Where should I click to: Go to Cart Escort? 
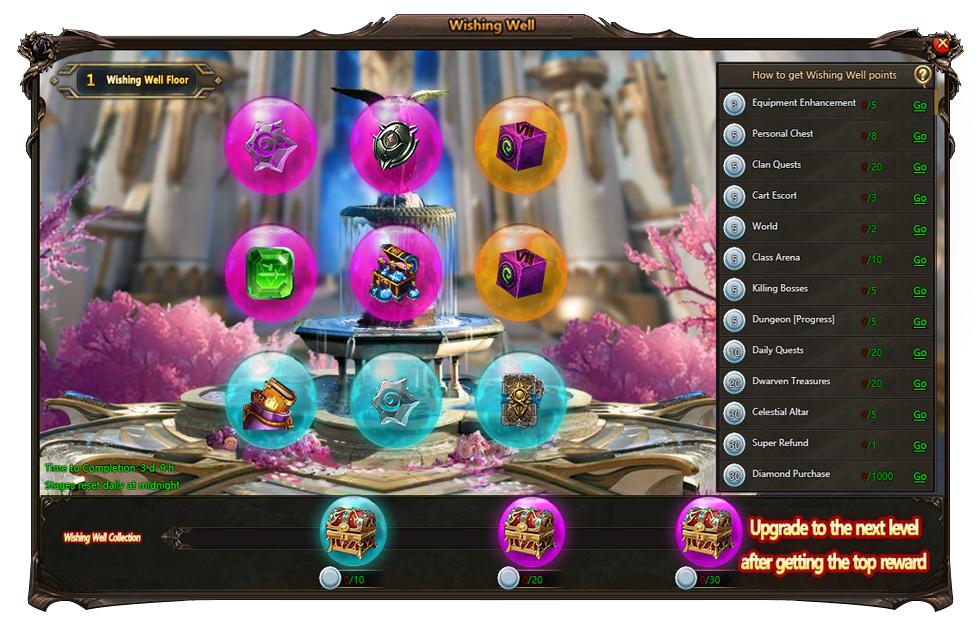coord(919,198)
